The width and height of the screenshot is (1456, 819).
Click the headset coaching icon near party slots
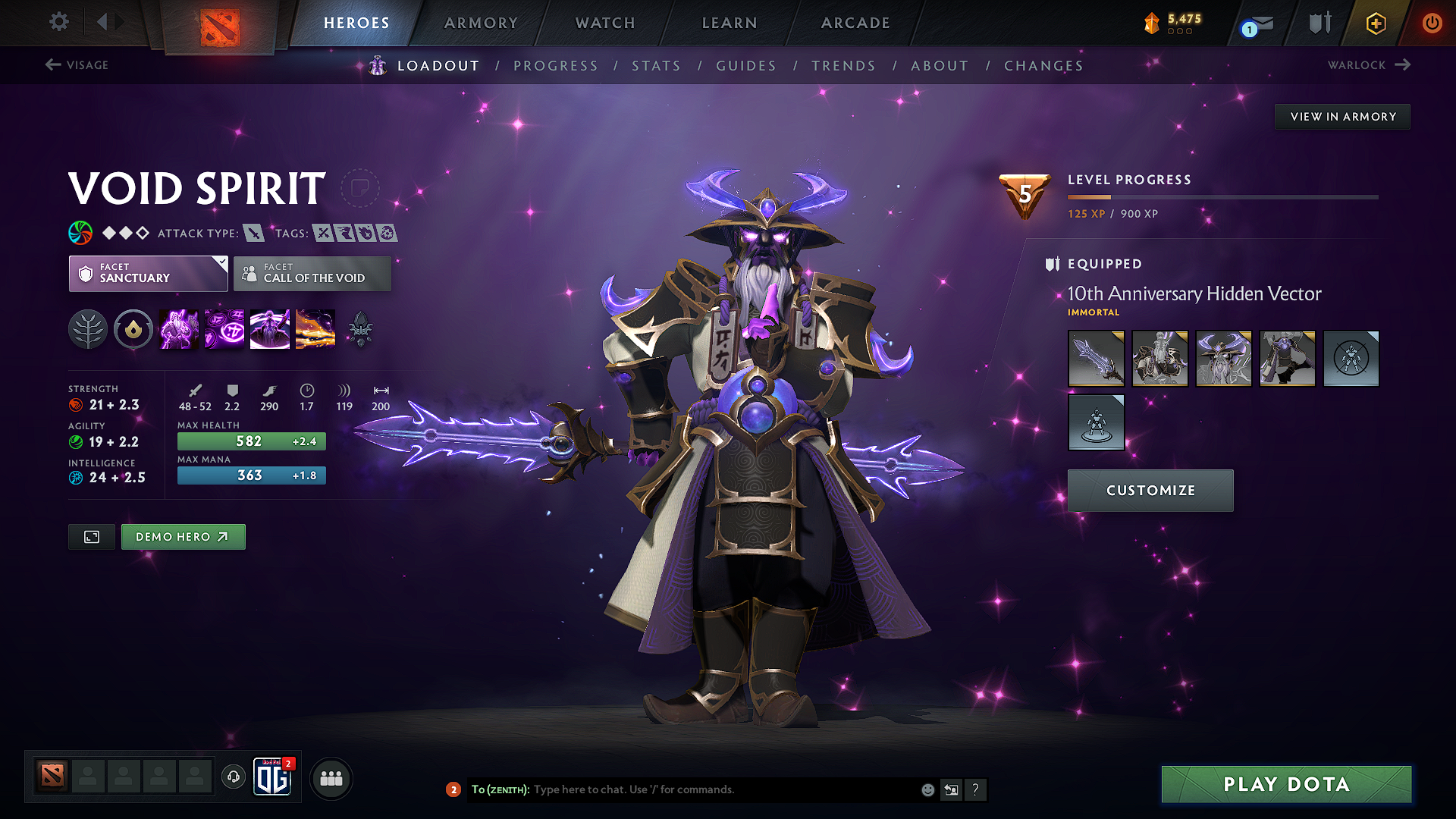click(x=233, y=777)
